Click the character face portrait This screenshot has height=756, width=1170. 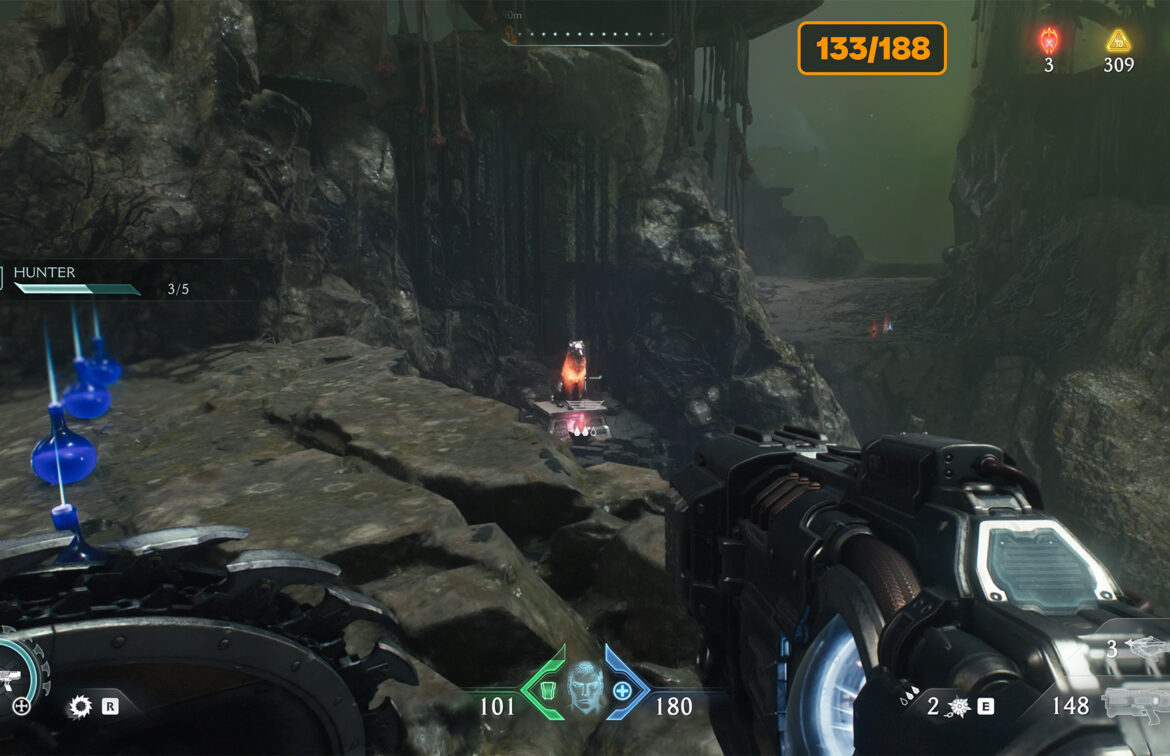pyautogui.click(x=585, y=689)
